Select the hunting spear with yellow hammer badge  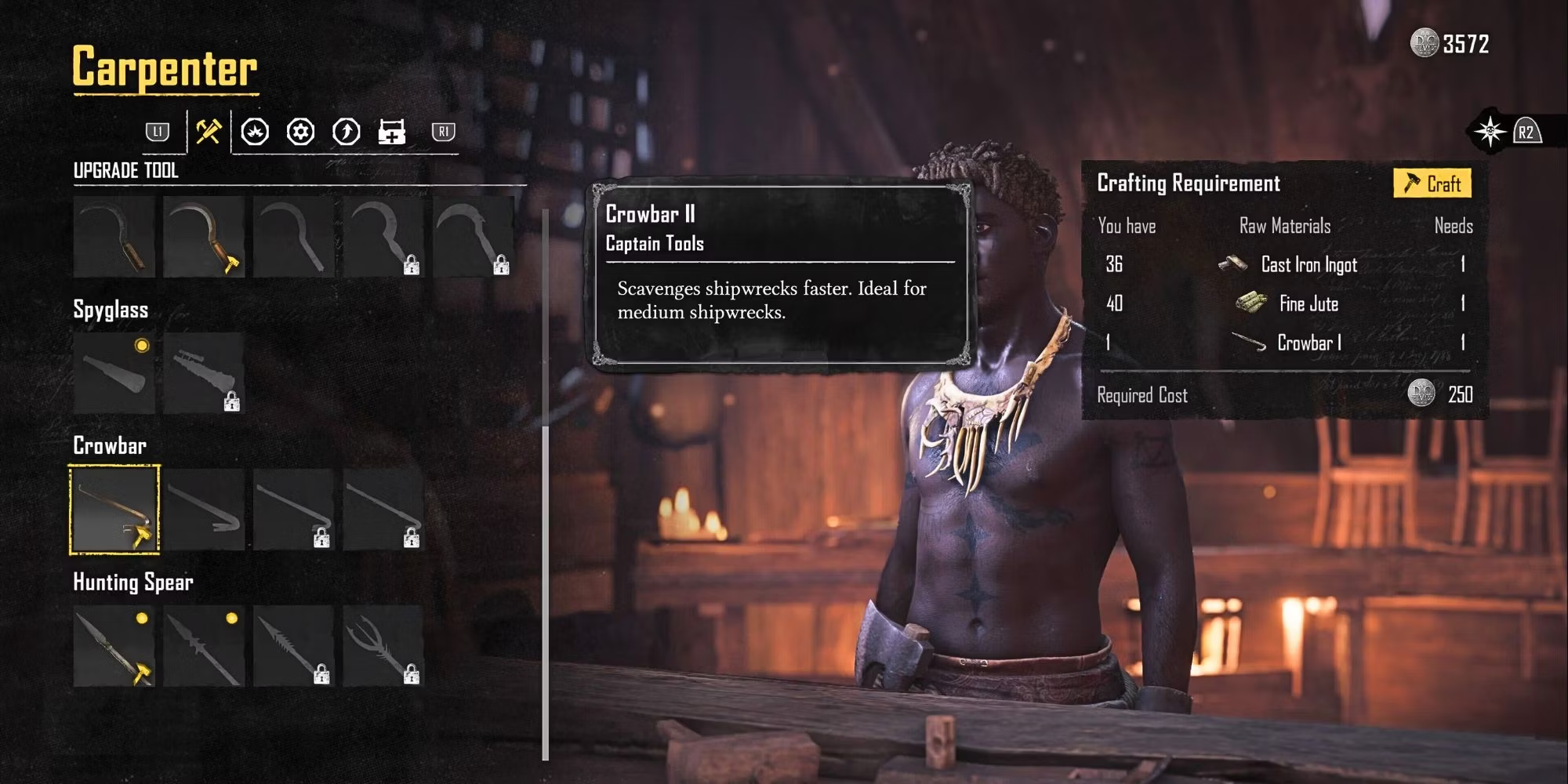click(x=114, y=646)
